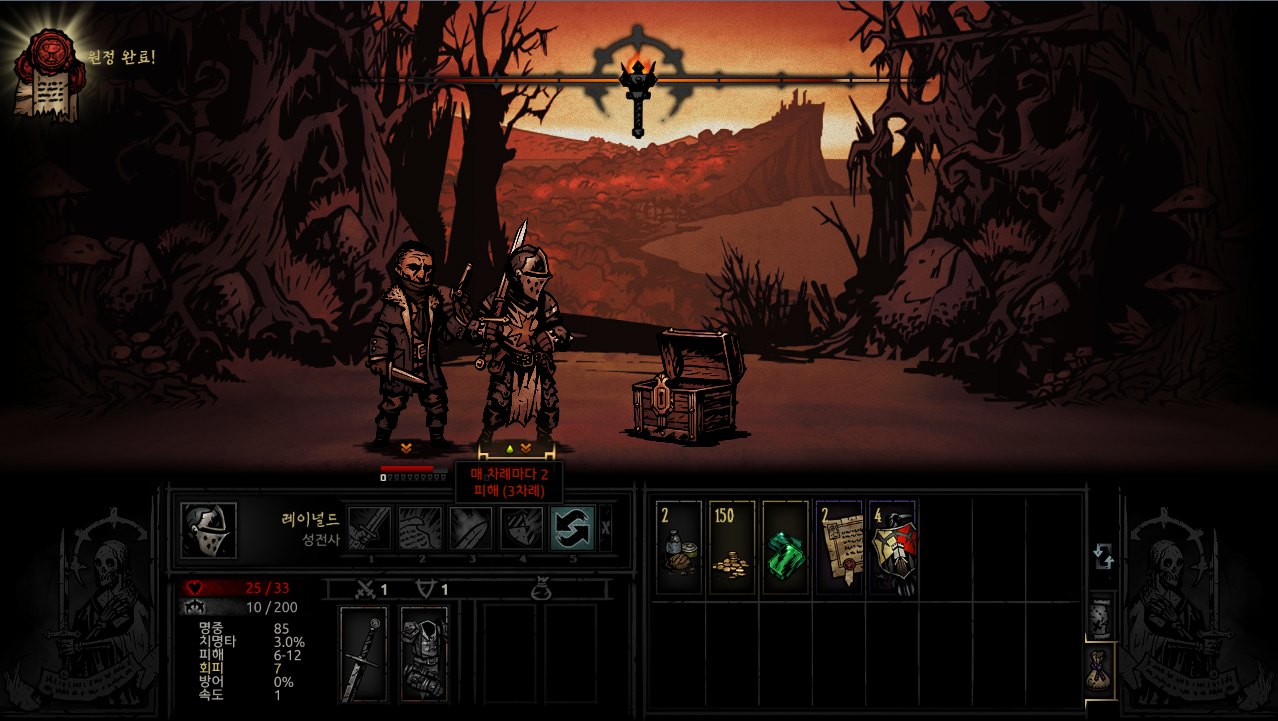Click the equipped crusader armor slot
This screenshot has width=1278, height=721.
[x=424, y=655]
